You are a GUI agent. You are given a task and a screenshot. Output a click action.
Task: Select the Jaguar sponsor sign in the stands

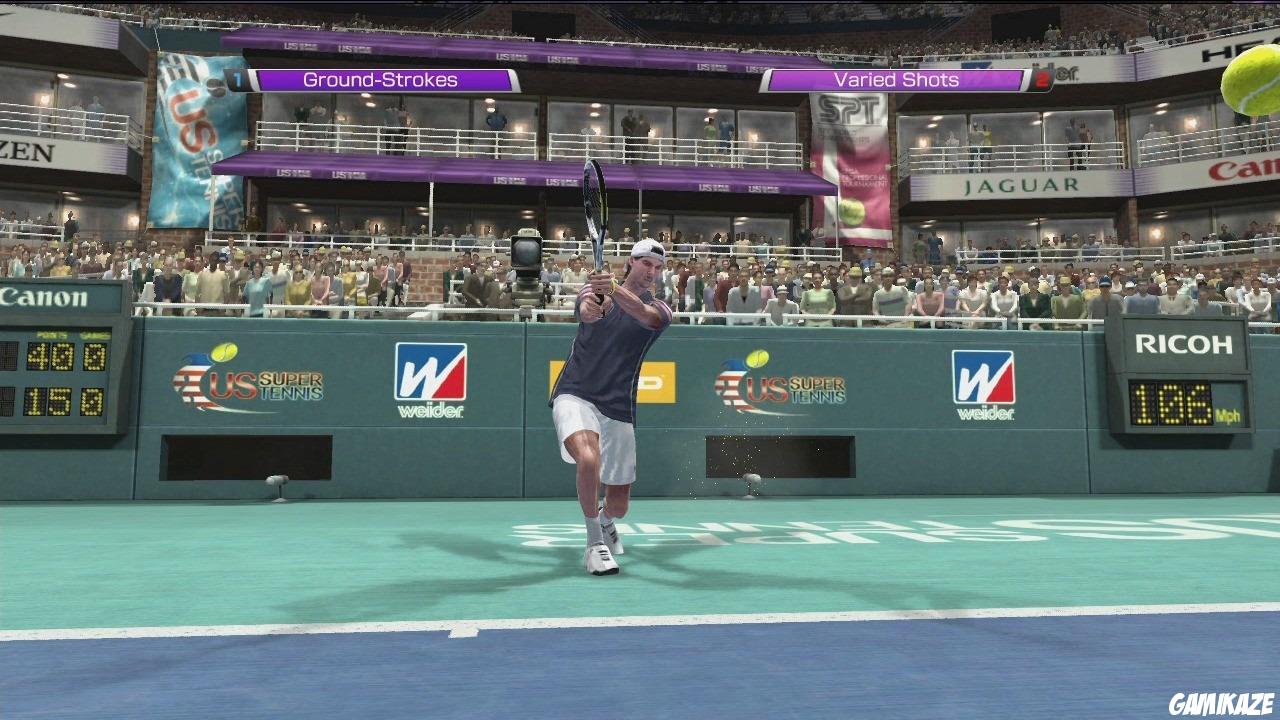pos(1020,187)
